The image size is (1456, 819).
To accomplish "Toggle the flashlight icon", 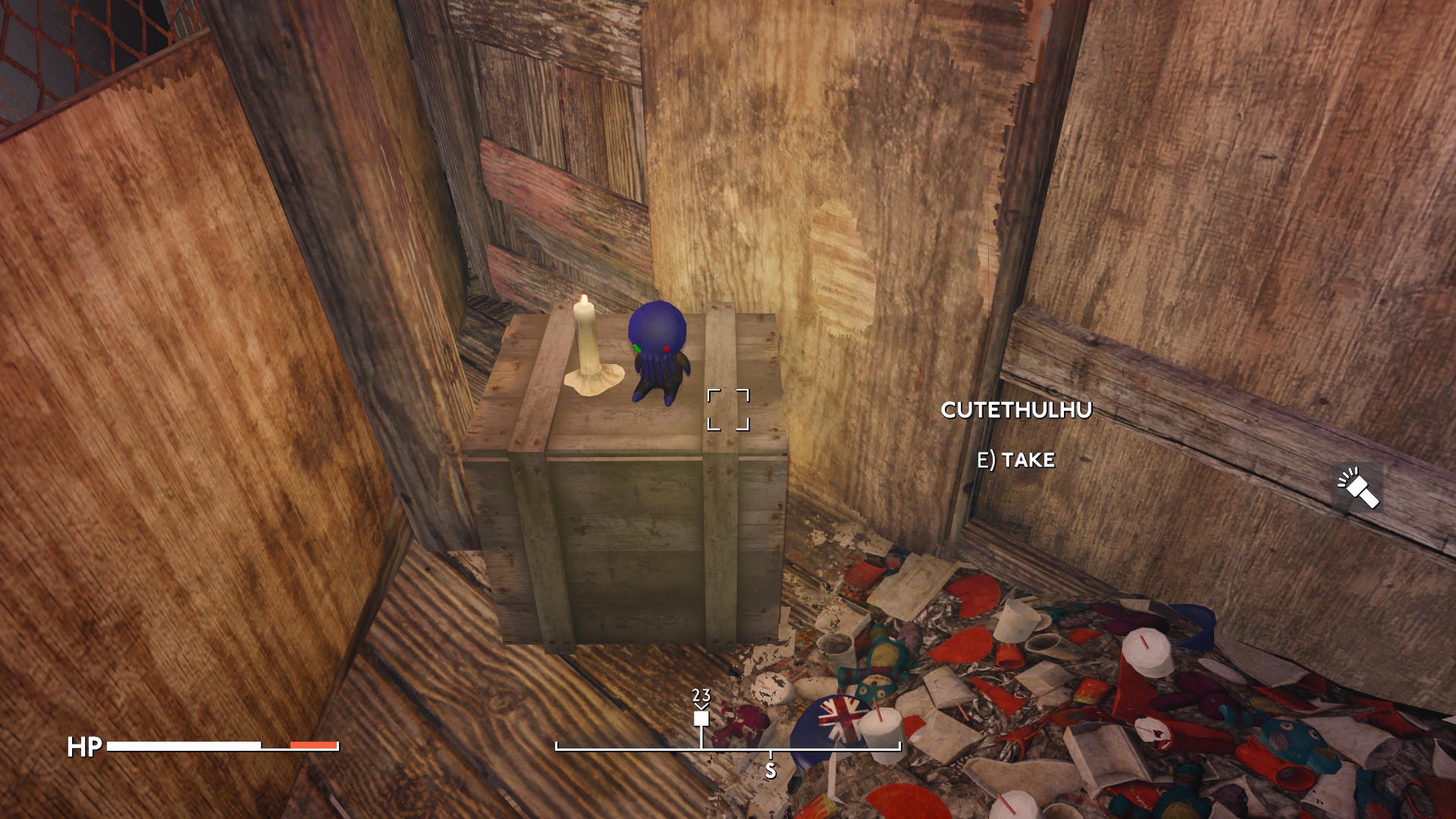I will pyautogui.click(x=1357, y=488).
